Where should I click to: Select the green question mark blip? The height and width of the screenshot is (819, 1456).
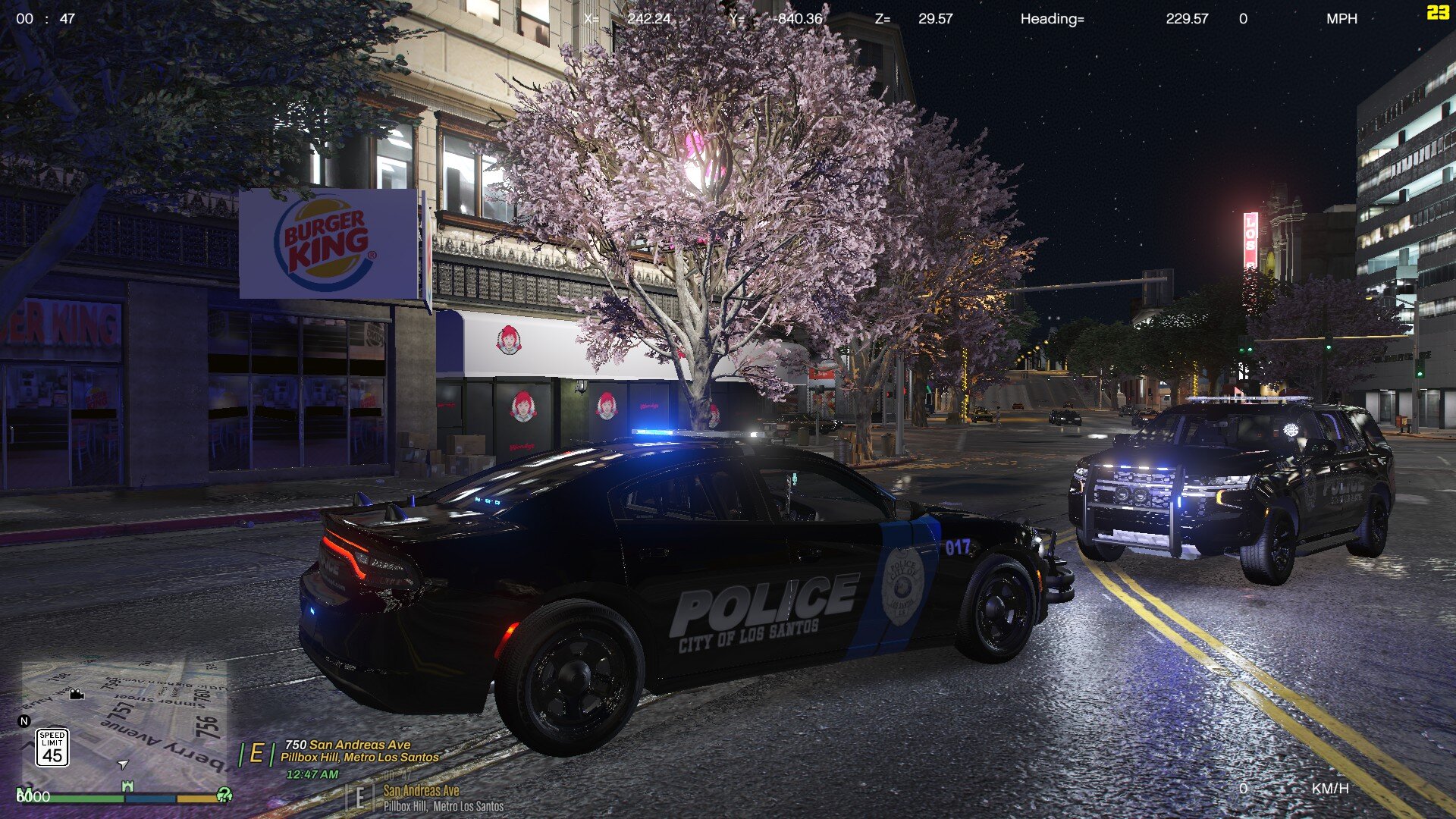tap(224, 794)
